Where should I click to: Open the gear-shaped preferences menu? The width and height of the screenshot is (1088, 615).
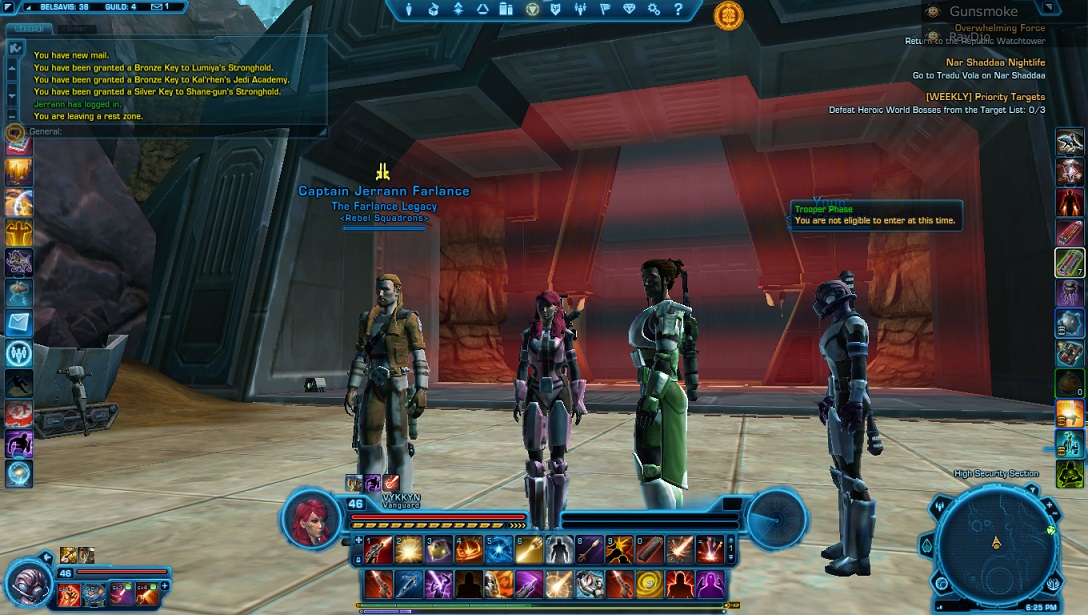tap(654, 9)
